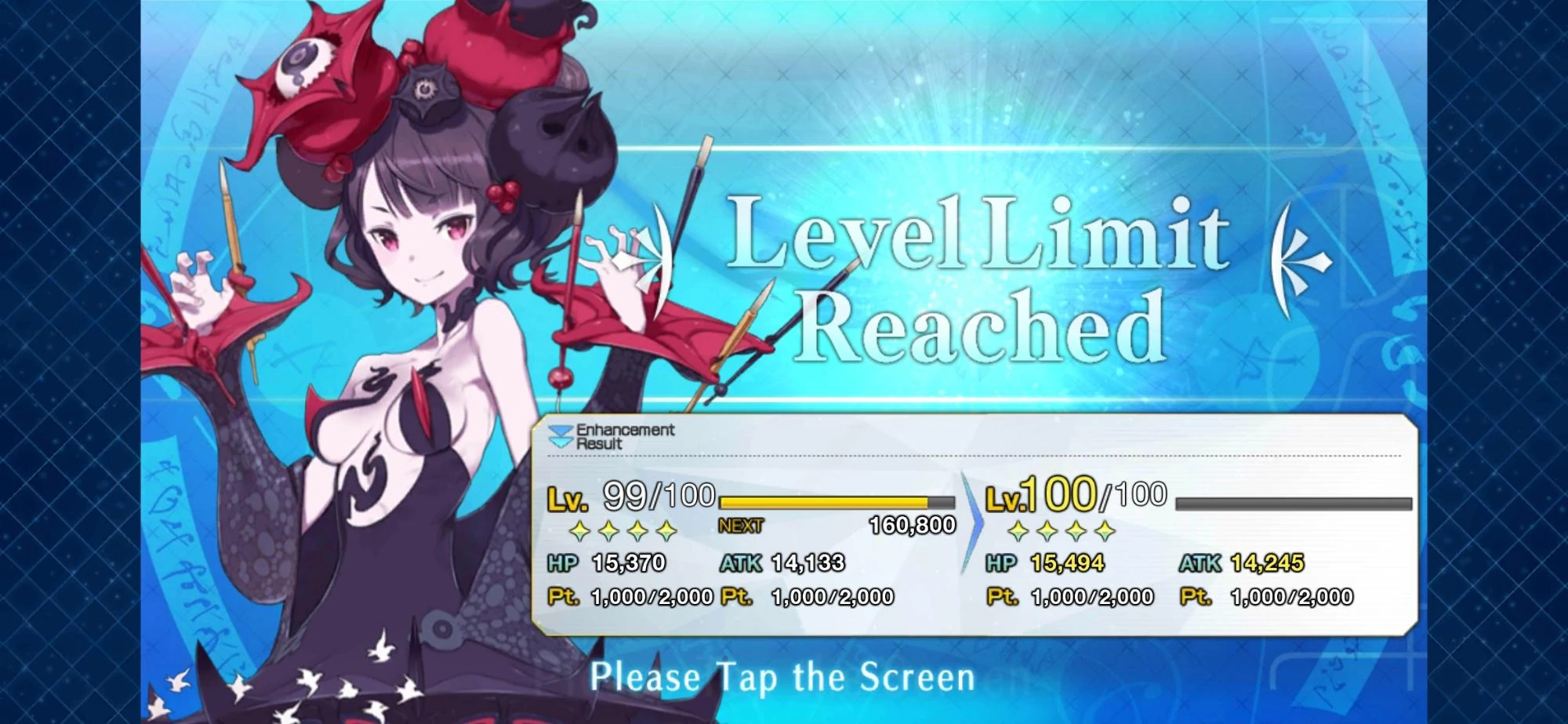Select the fourth star under Lv. 99
Screen dimensions: 1568x724
[x=665, y=532]
